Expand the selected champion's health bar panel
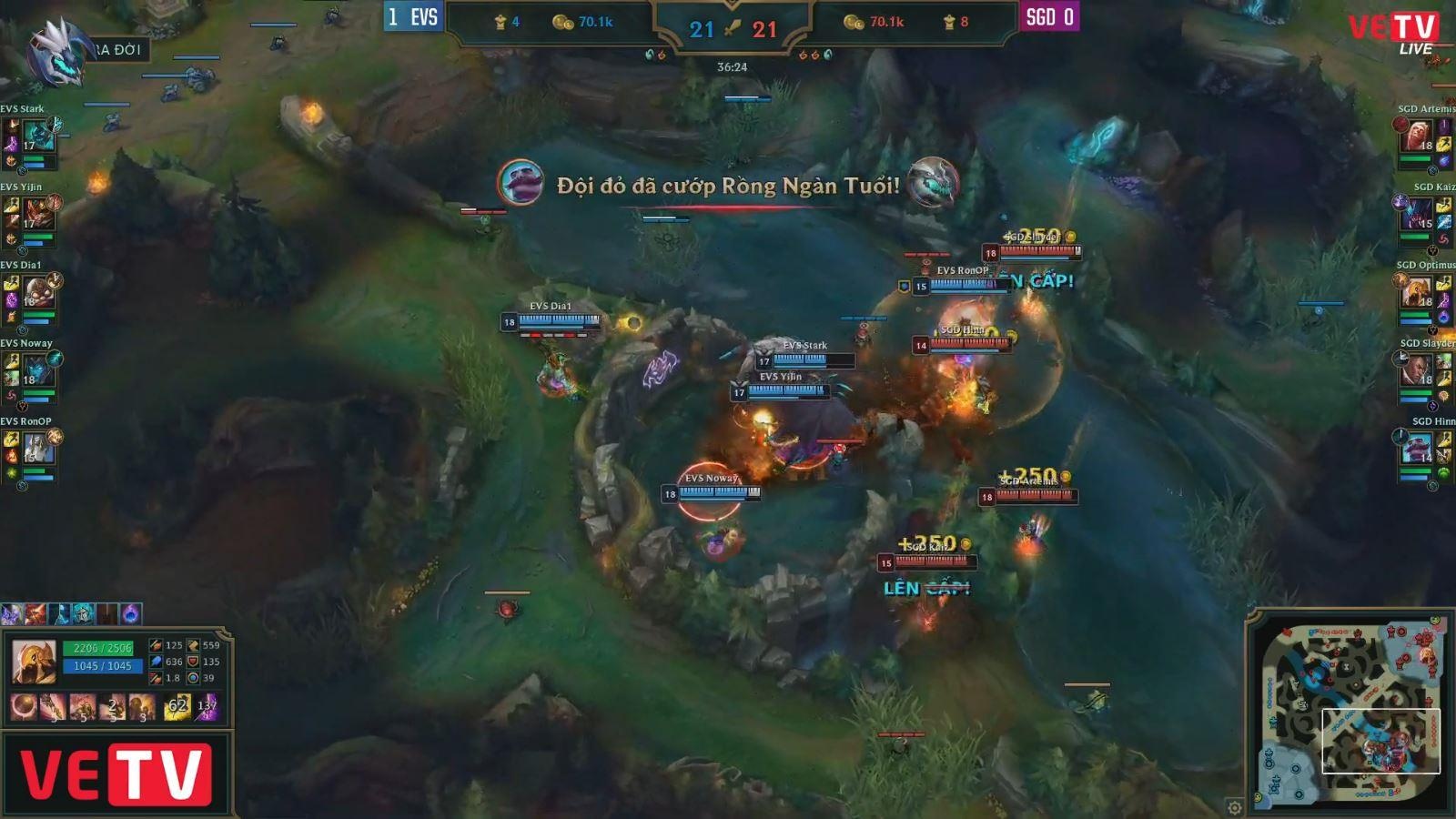 [97, 648]
